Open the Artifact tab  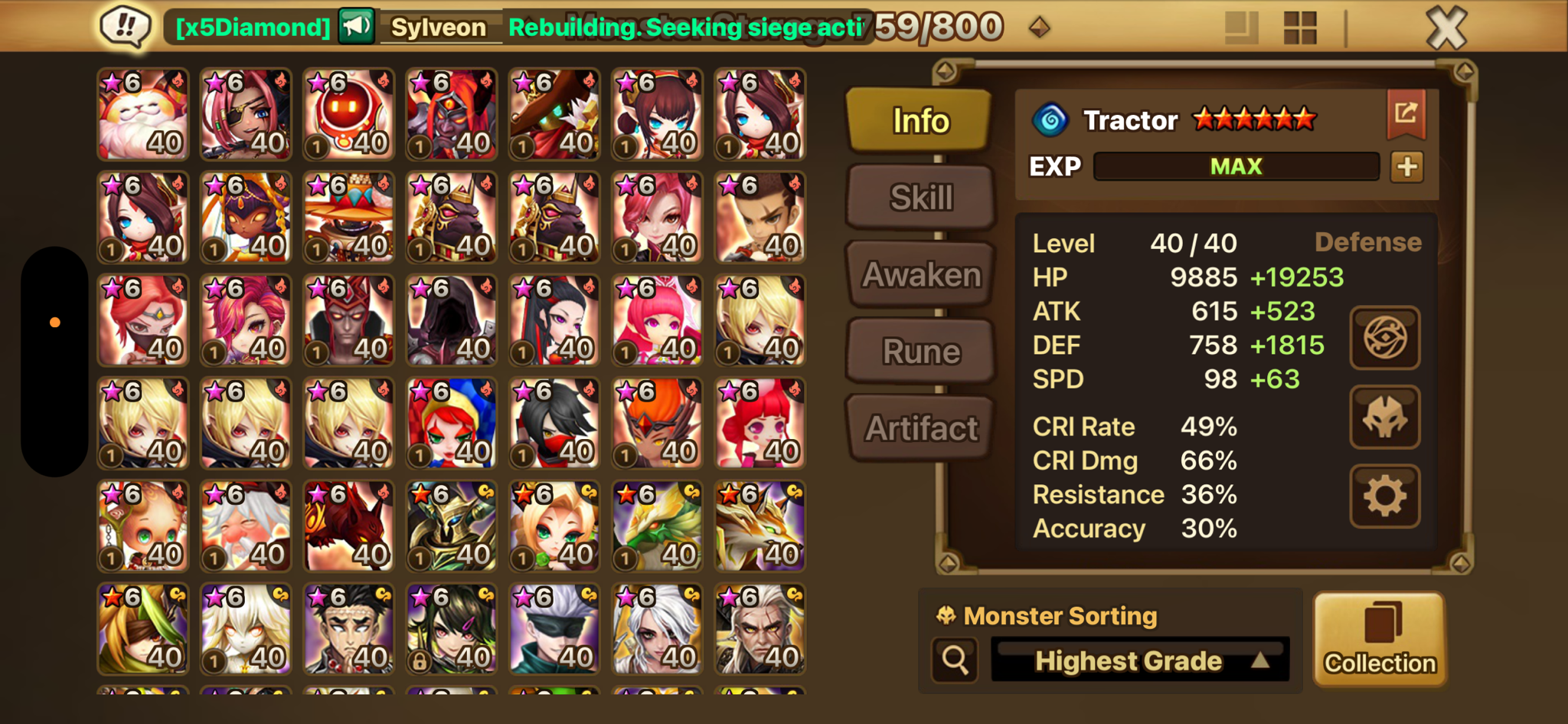[921, 428]
